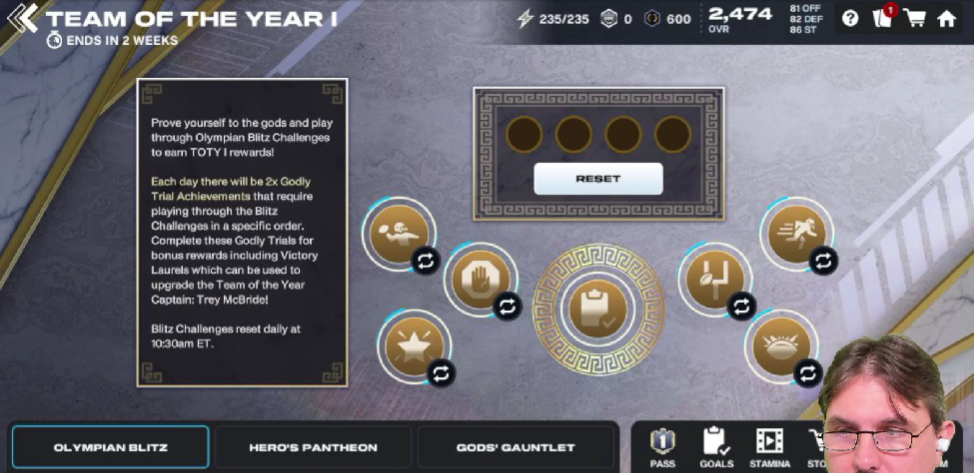Screen dimensions: 974x473
Task: Open the Gods' Gauntlet tab
Action: tap(515, 447)
